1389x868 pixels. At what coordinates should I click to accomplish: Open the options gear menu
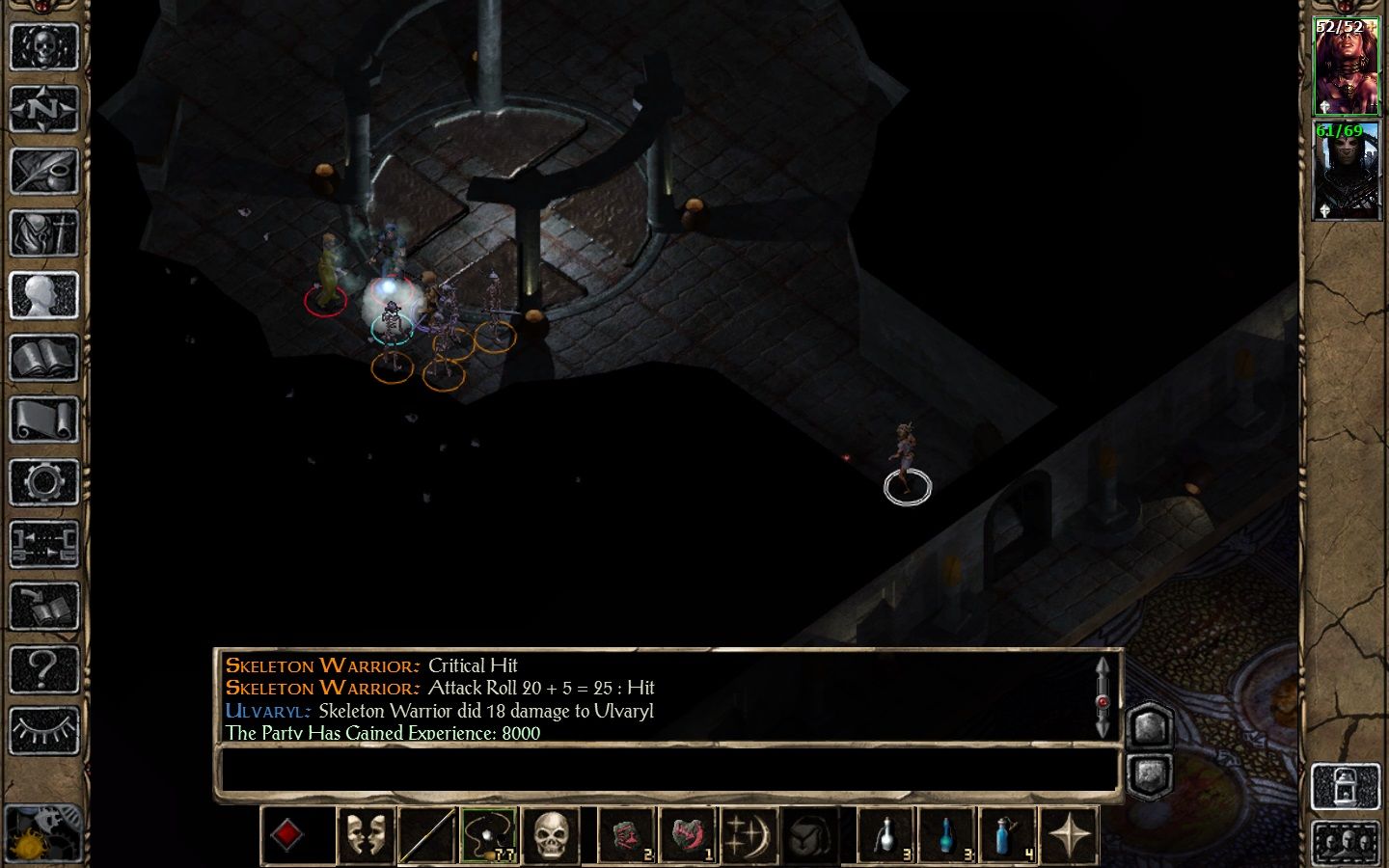pyautogui.click(x=43, y=482)
